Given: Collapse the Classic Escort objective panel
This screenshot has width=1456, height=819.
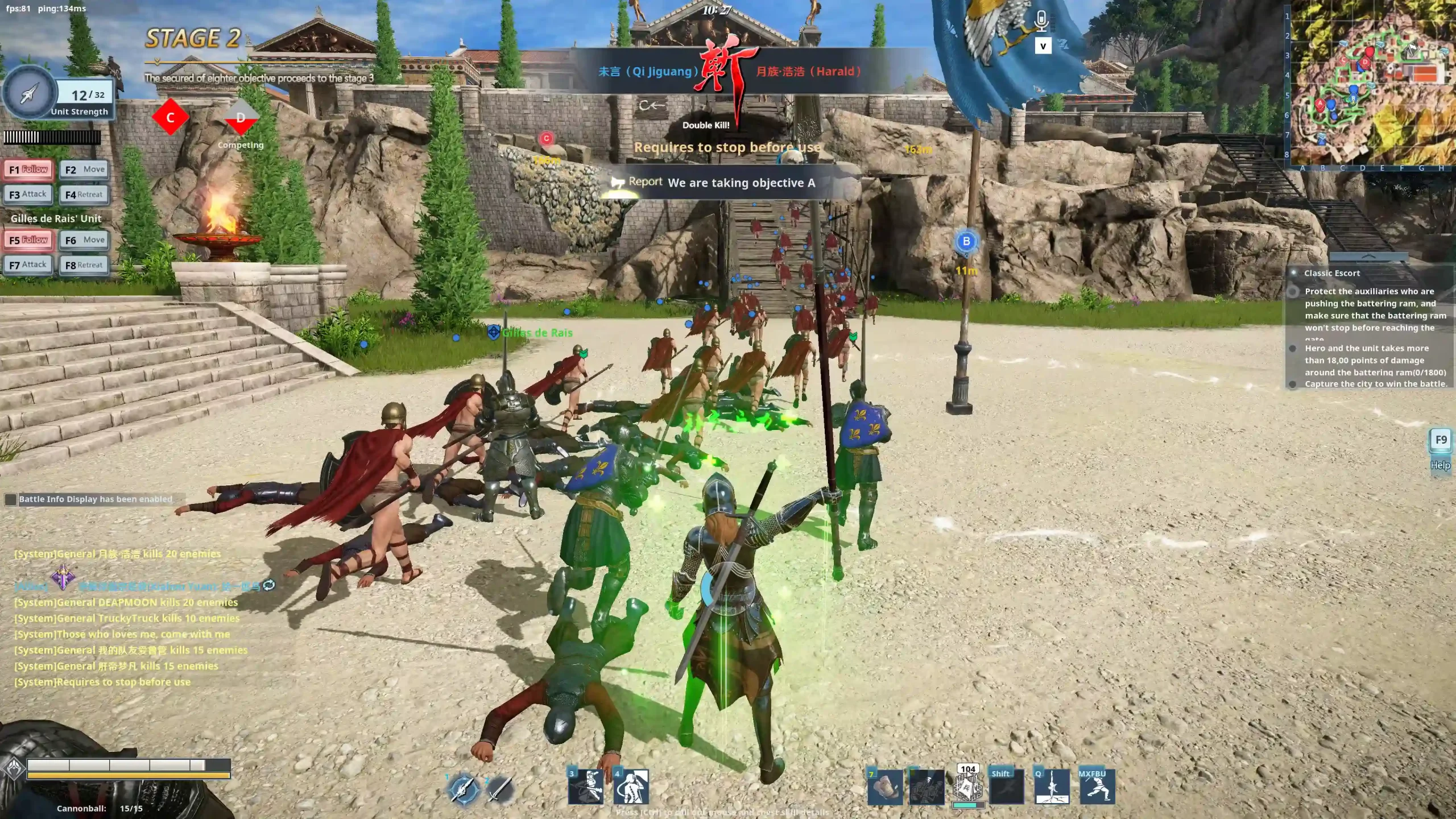Looking at the screenshot, I should 1368,257.
